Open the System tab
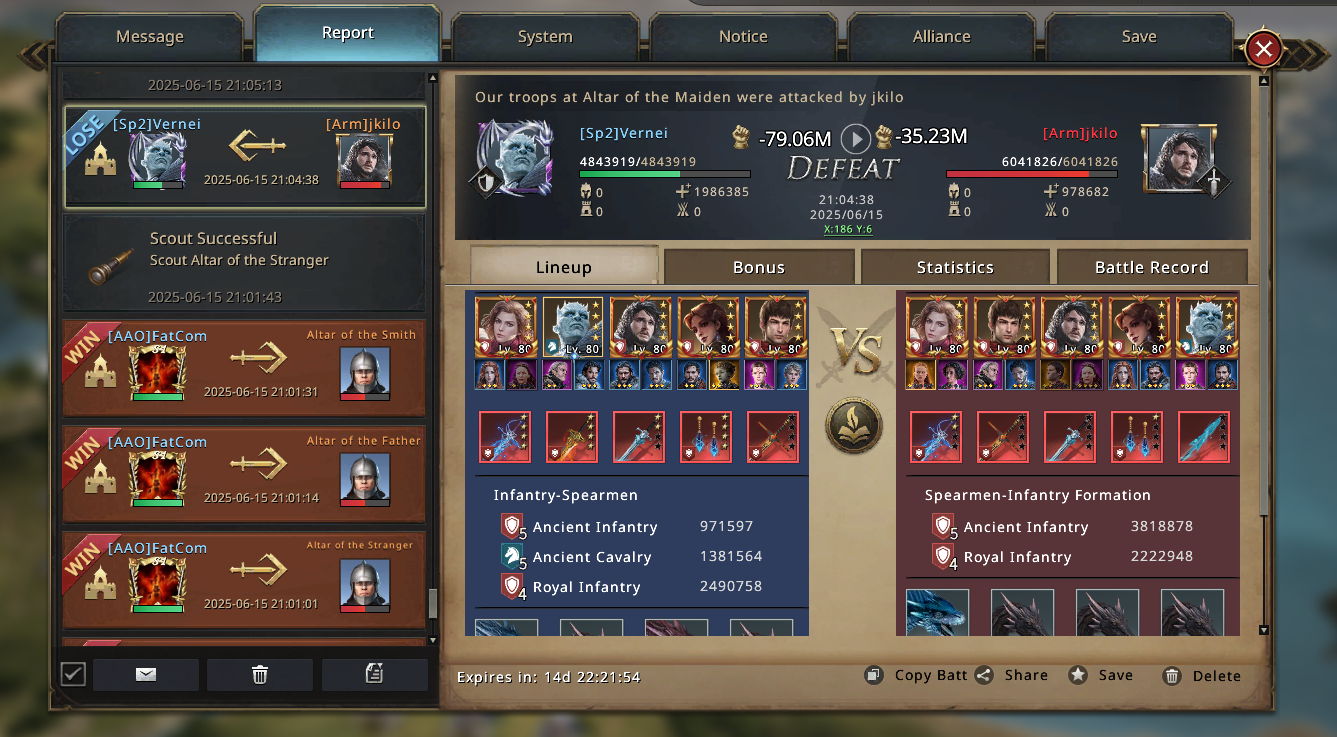Image resolution: width=1337 pixels, height=737 pixels. (545, 37)
